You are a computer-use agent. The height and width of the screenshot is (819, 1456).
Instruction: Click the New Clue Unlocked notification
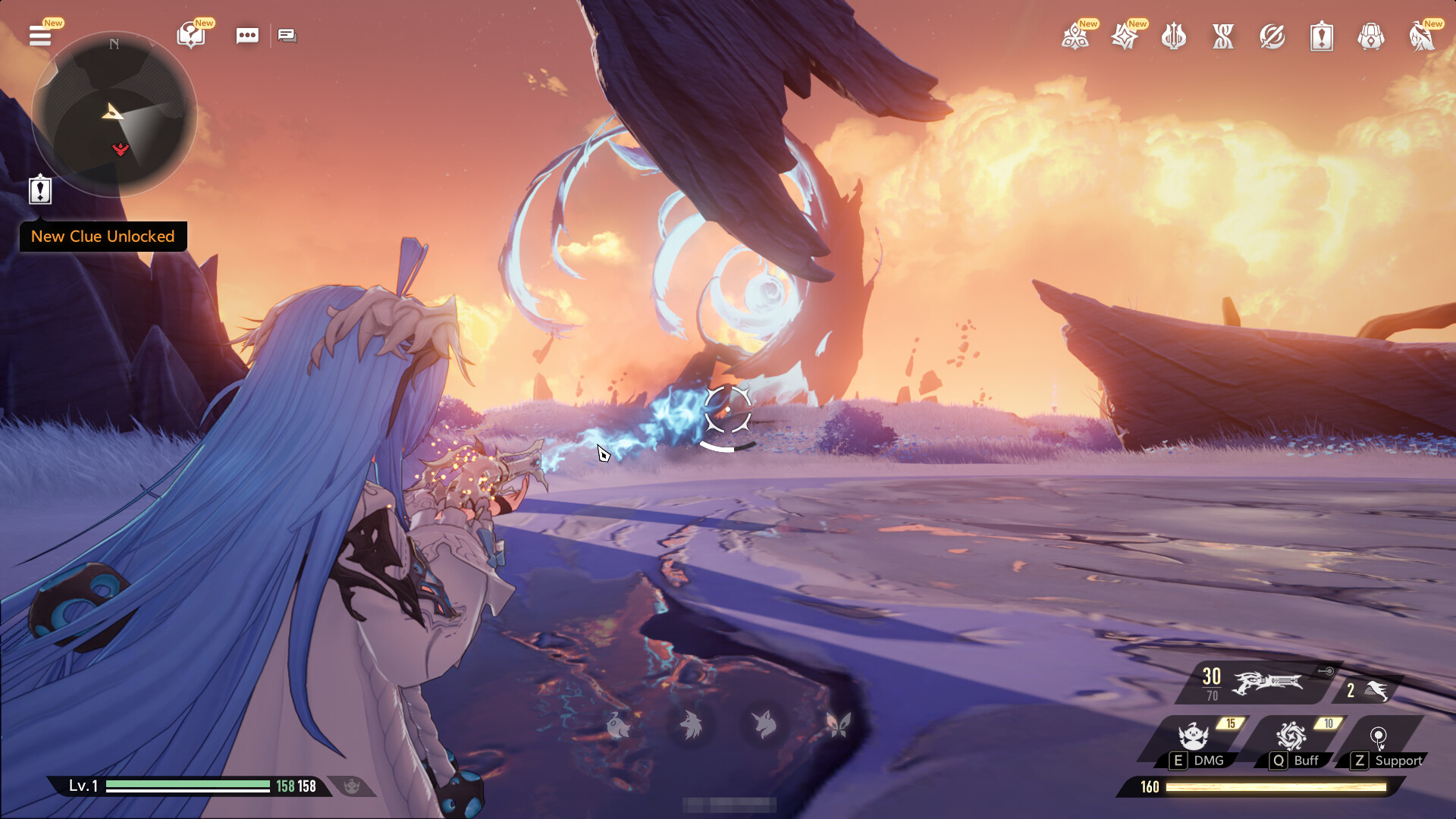pos(103,237)
